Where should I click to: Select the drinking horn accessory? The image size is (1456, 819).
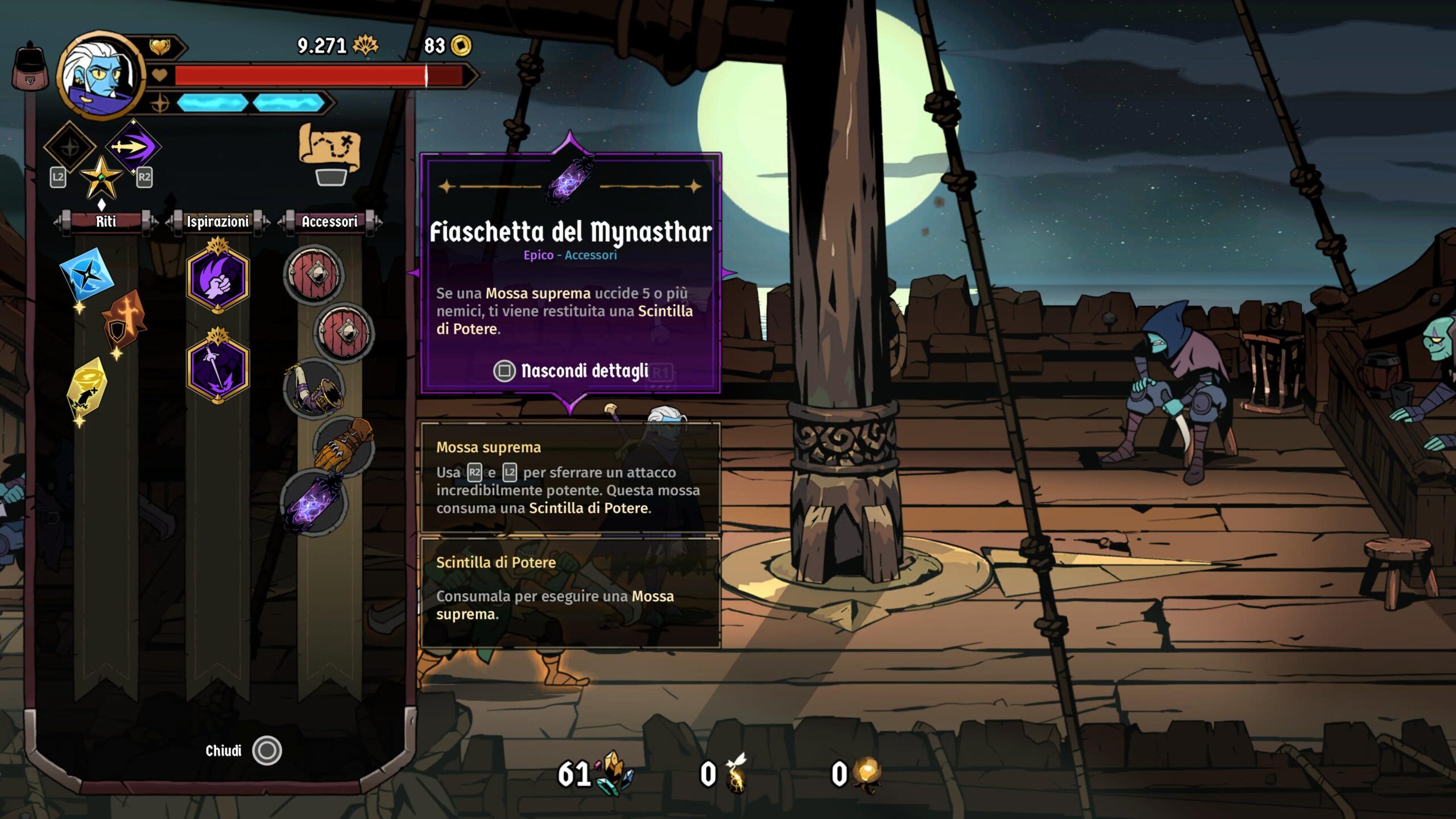click(x=314, y=389)
